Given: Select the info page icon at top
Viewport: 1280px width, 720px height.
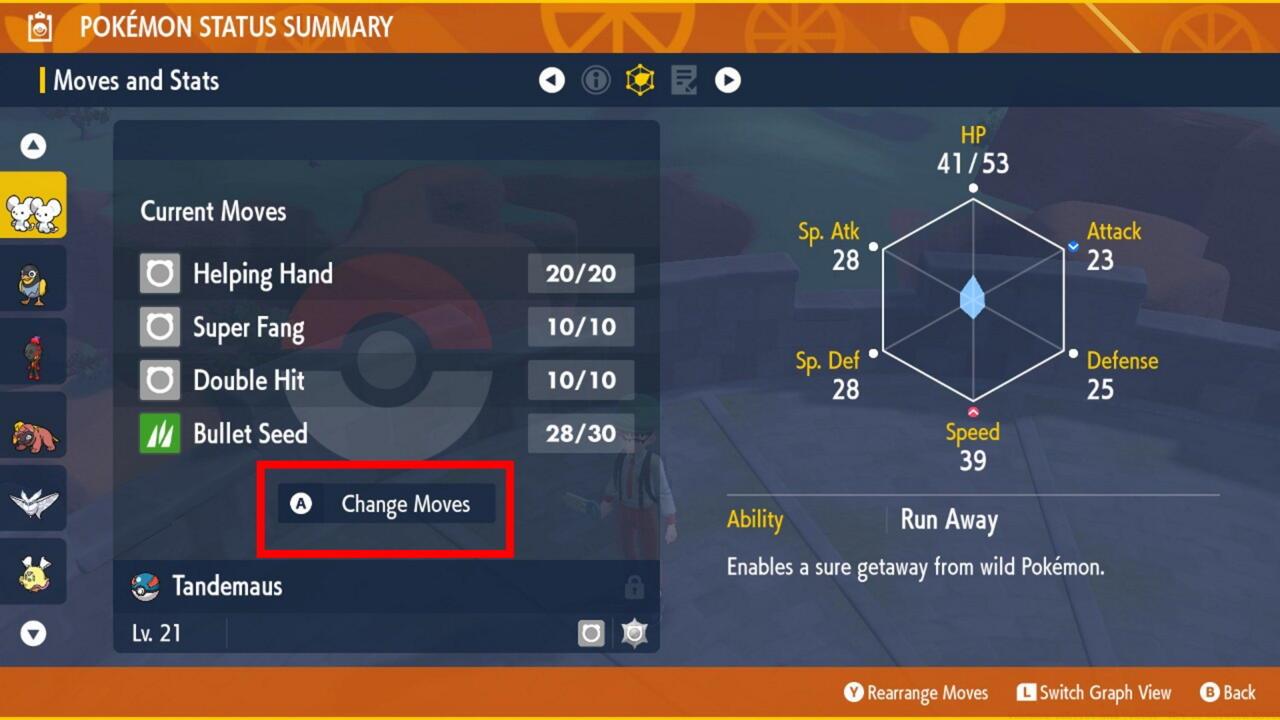Looking at the screenshot, I should [x=596, y=80].
